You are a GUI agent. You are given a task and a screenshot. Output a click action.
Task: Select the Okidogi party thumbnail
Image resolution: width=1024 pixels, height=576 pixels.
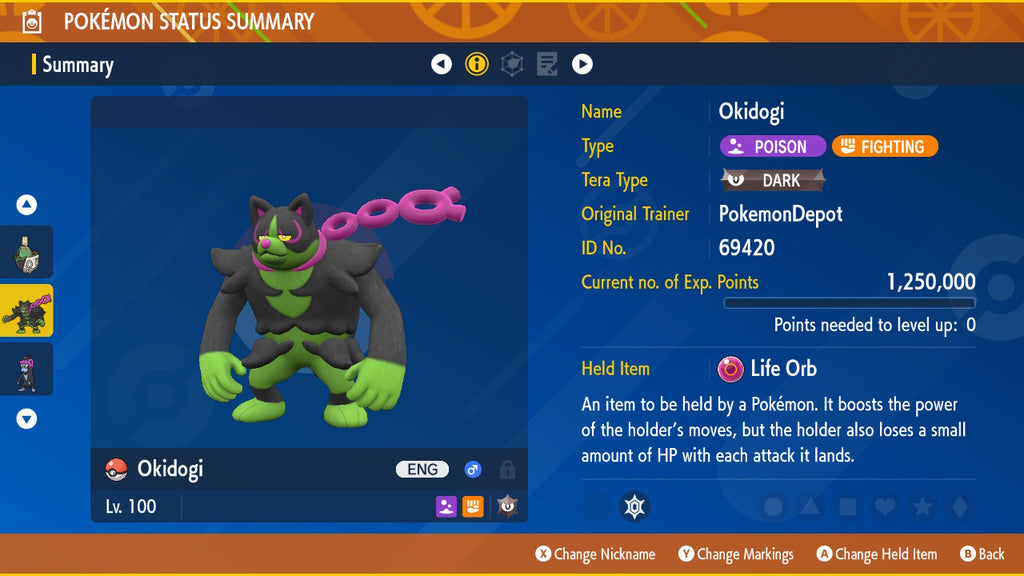(x=27, y=310)
